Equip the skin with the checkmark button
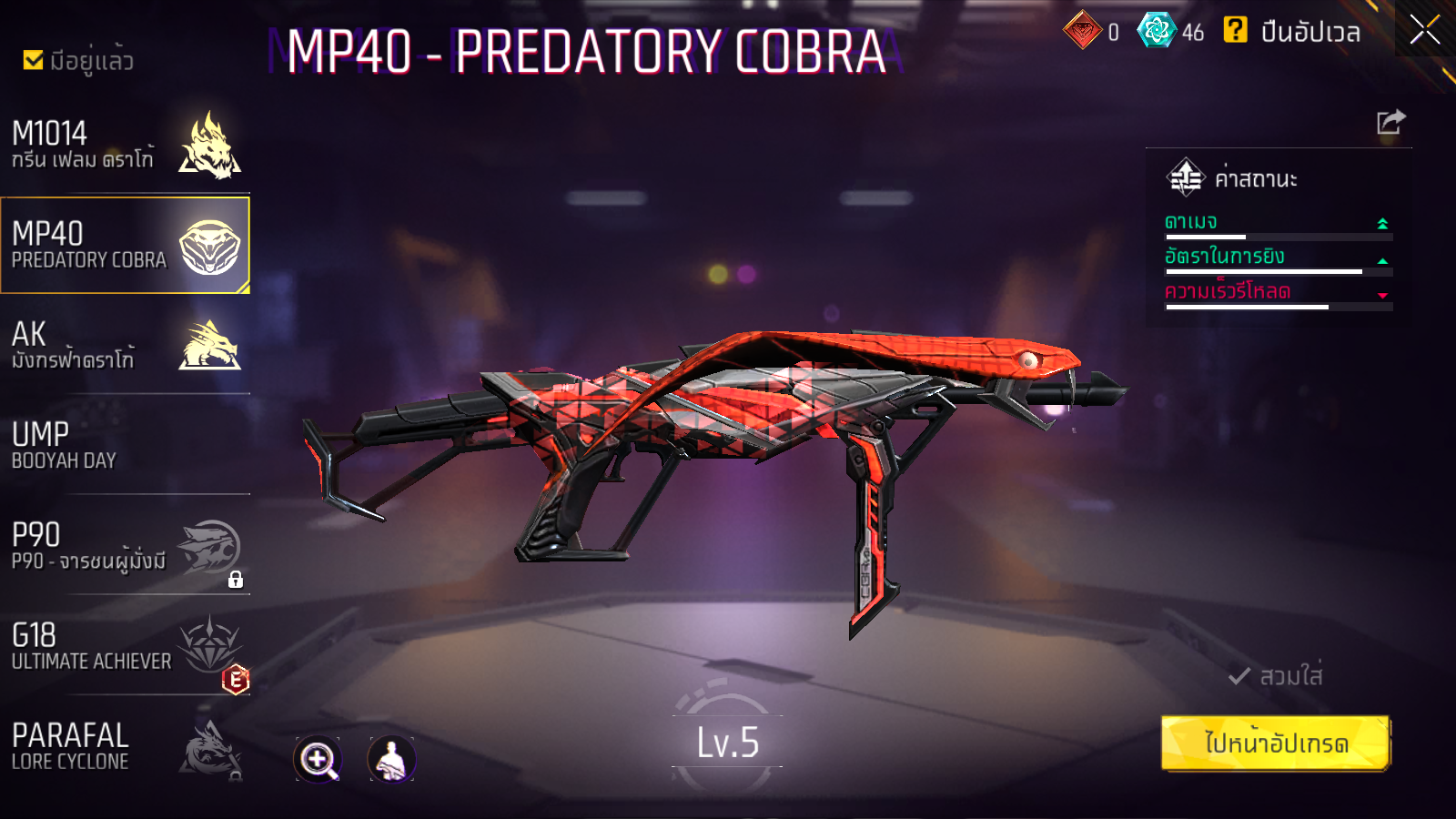The width and height of the screenshot is (1456, 819). tap(1275, 676)
